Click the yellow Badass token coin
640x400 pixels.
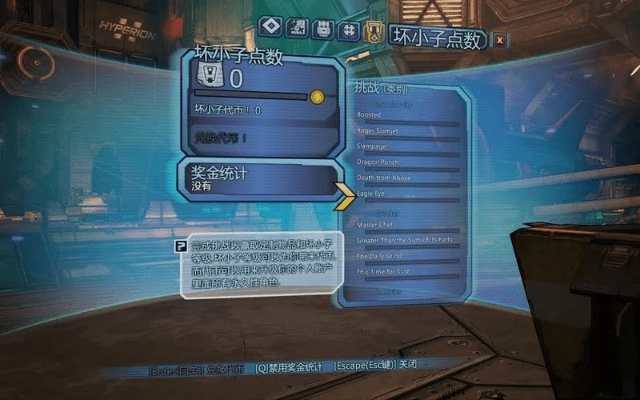pyautogui.click(x=317, y=97)
